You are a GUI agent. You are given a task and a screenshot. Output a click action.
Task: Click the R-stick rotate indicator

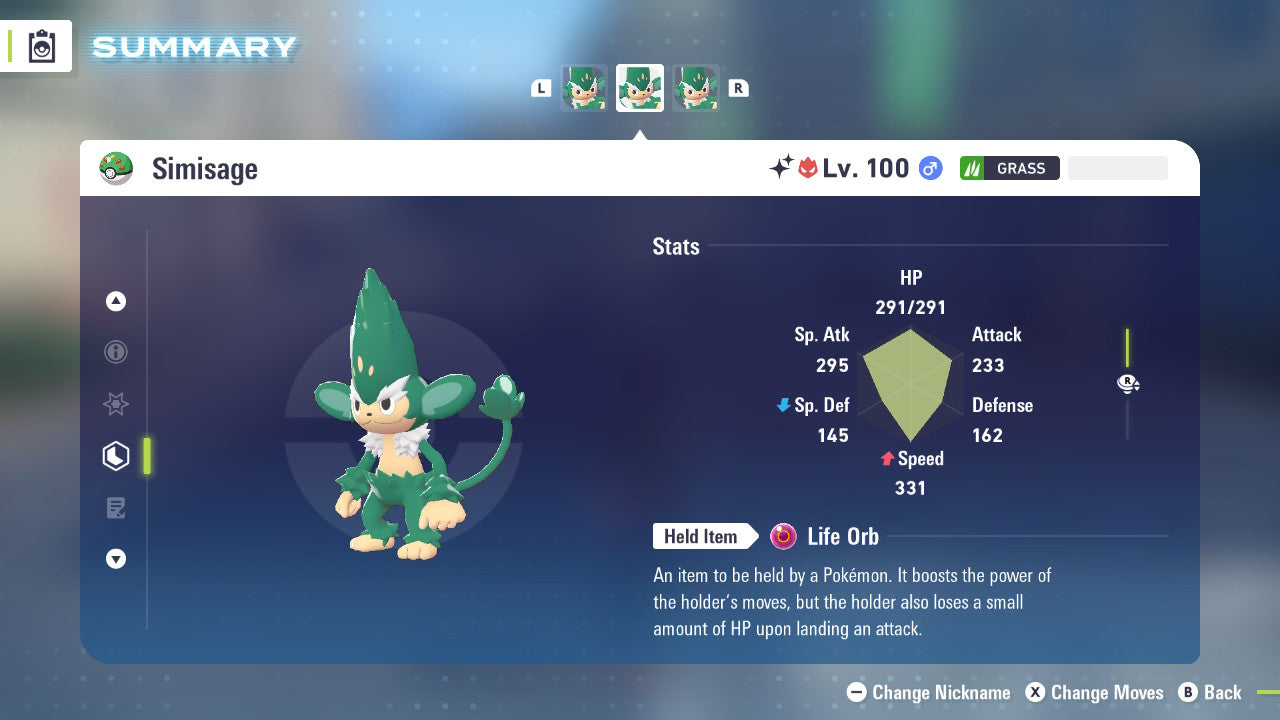[x=1128, y=383]
